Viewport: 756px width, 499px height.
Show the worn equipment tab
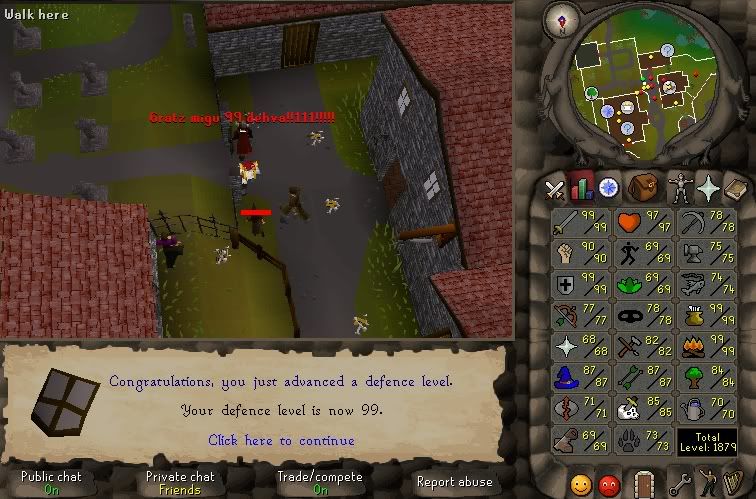(x=680, y=187)
